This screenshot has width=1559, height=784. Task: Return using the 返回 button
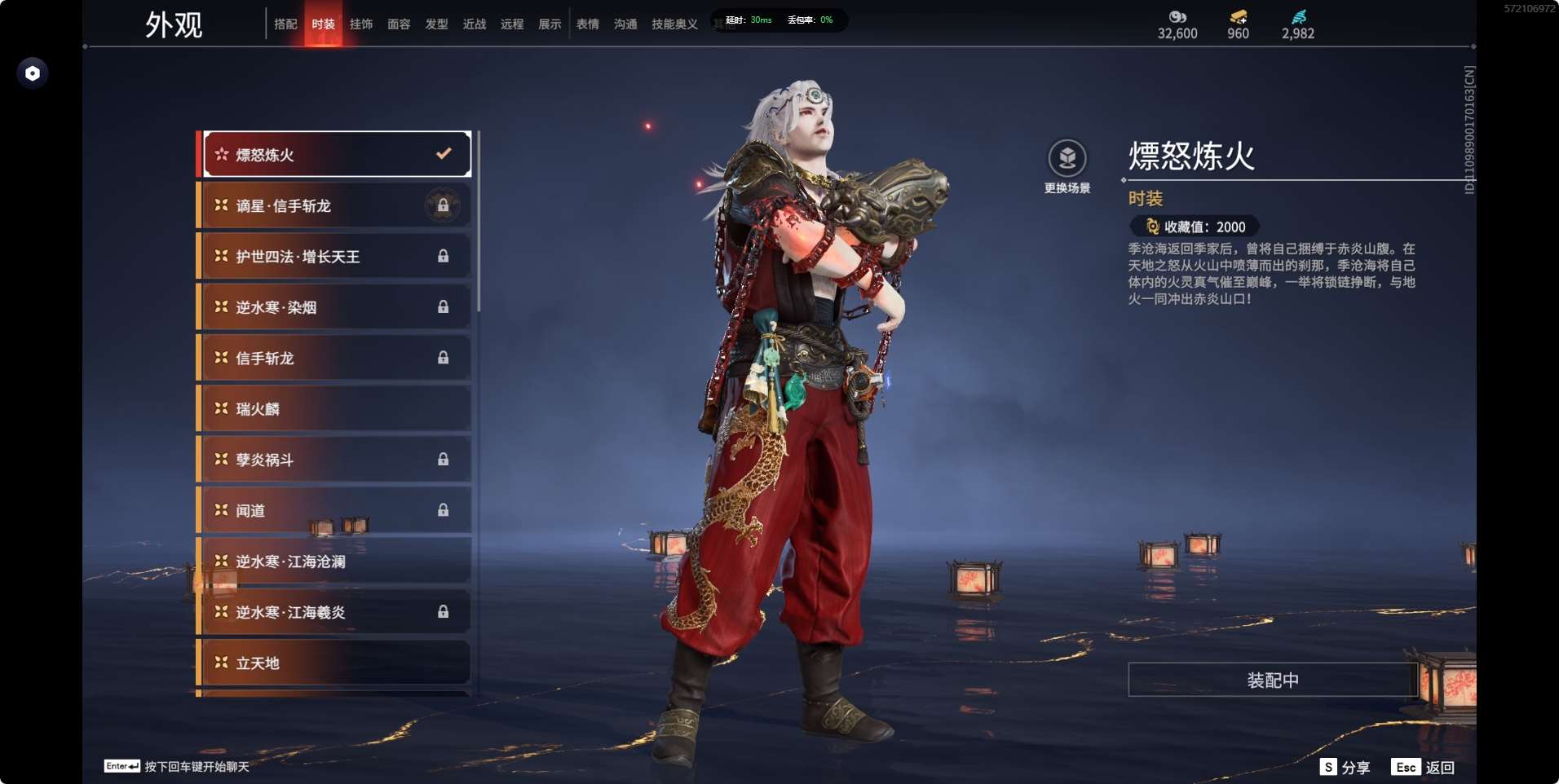point(1424,767)
